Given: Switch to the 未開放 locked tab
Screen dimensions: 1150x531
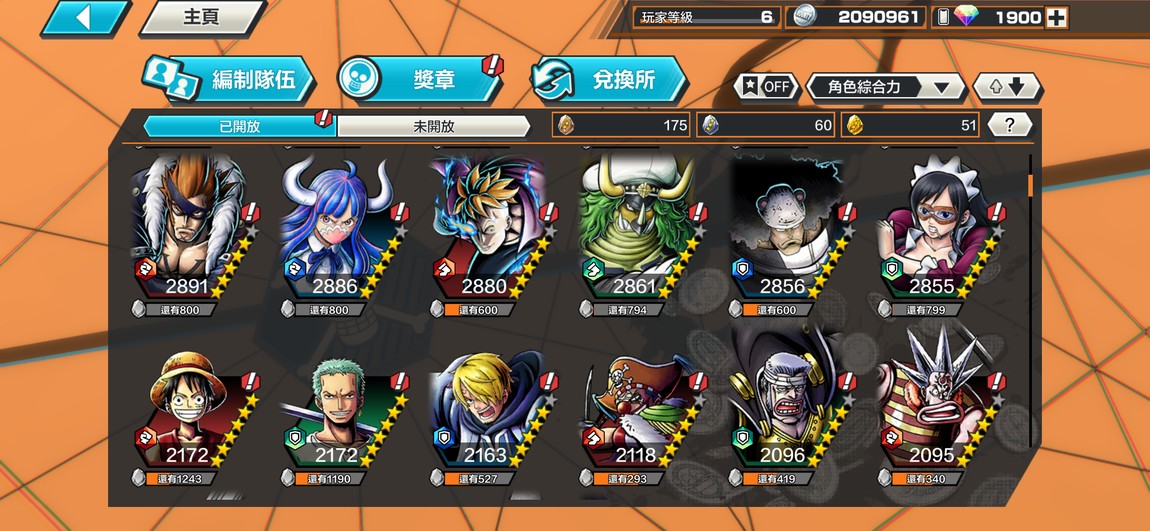Looking at the screenshot, I should [x=433, y=126].
